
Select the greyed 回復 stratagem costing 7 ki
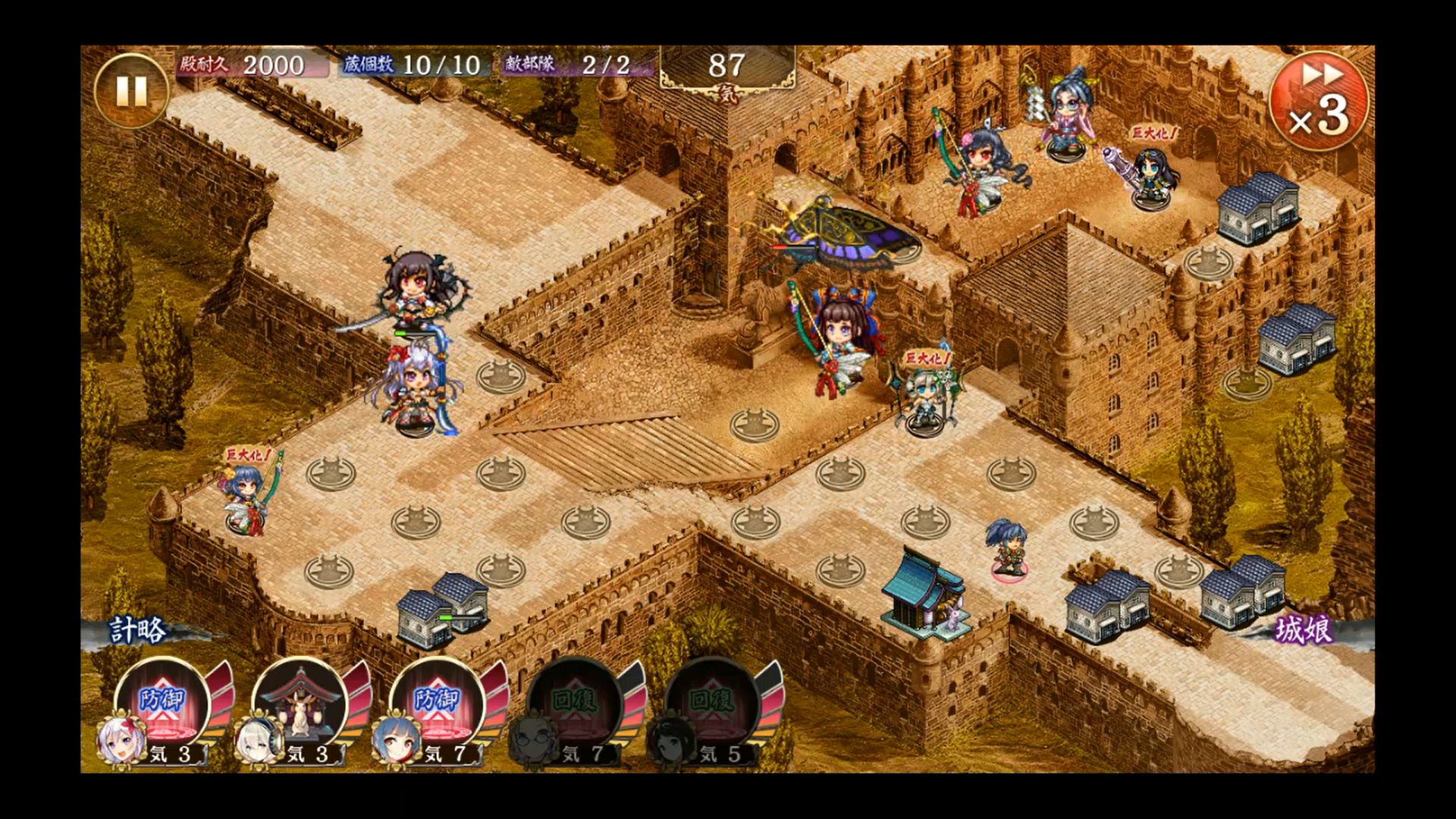pyautogui.click(x=574, y=704)
